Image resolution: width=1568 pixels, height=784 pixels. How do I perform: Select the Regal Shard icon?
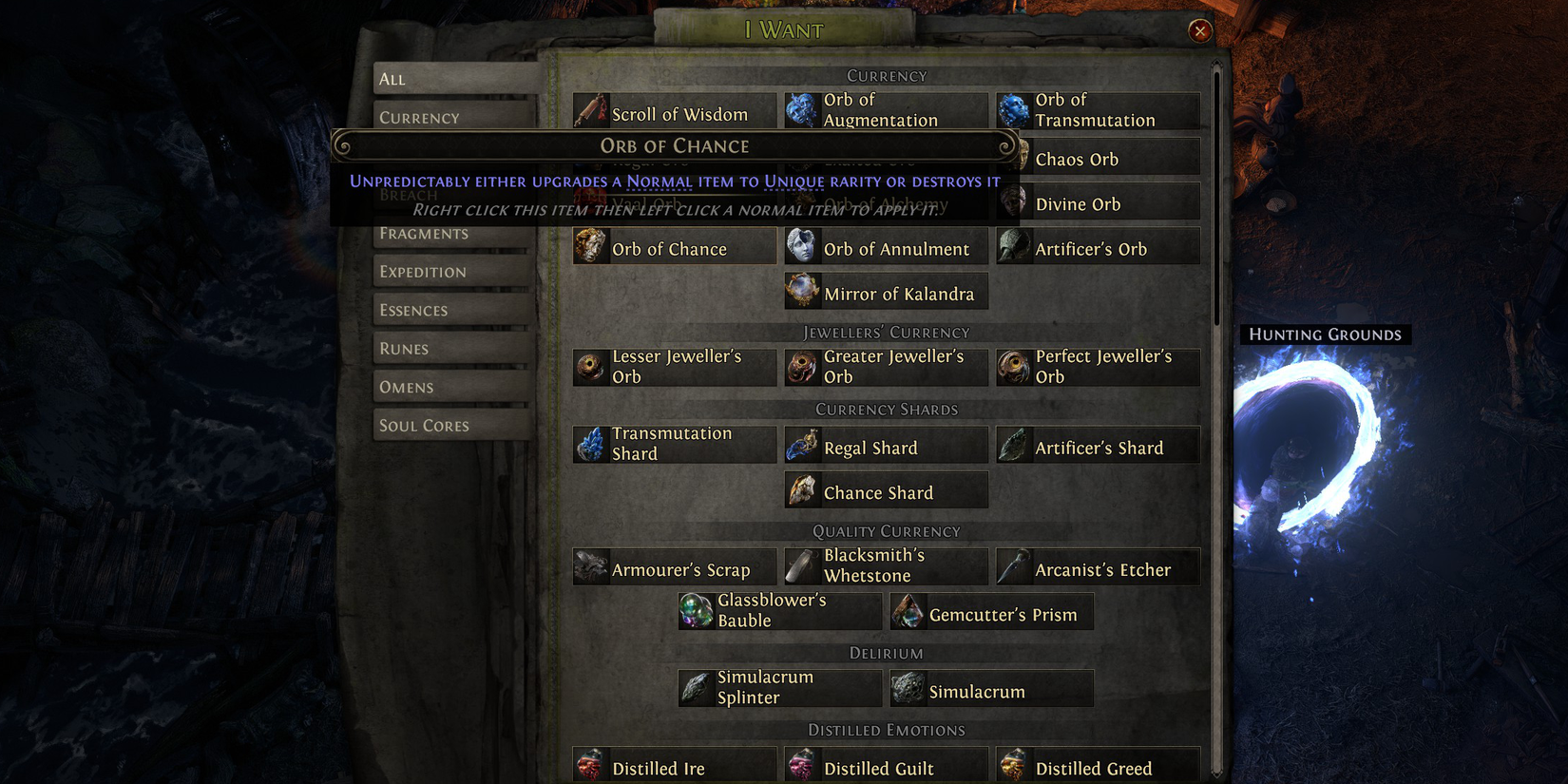click(801, 444)
